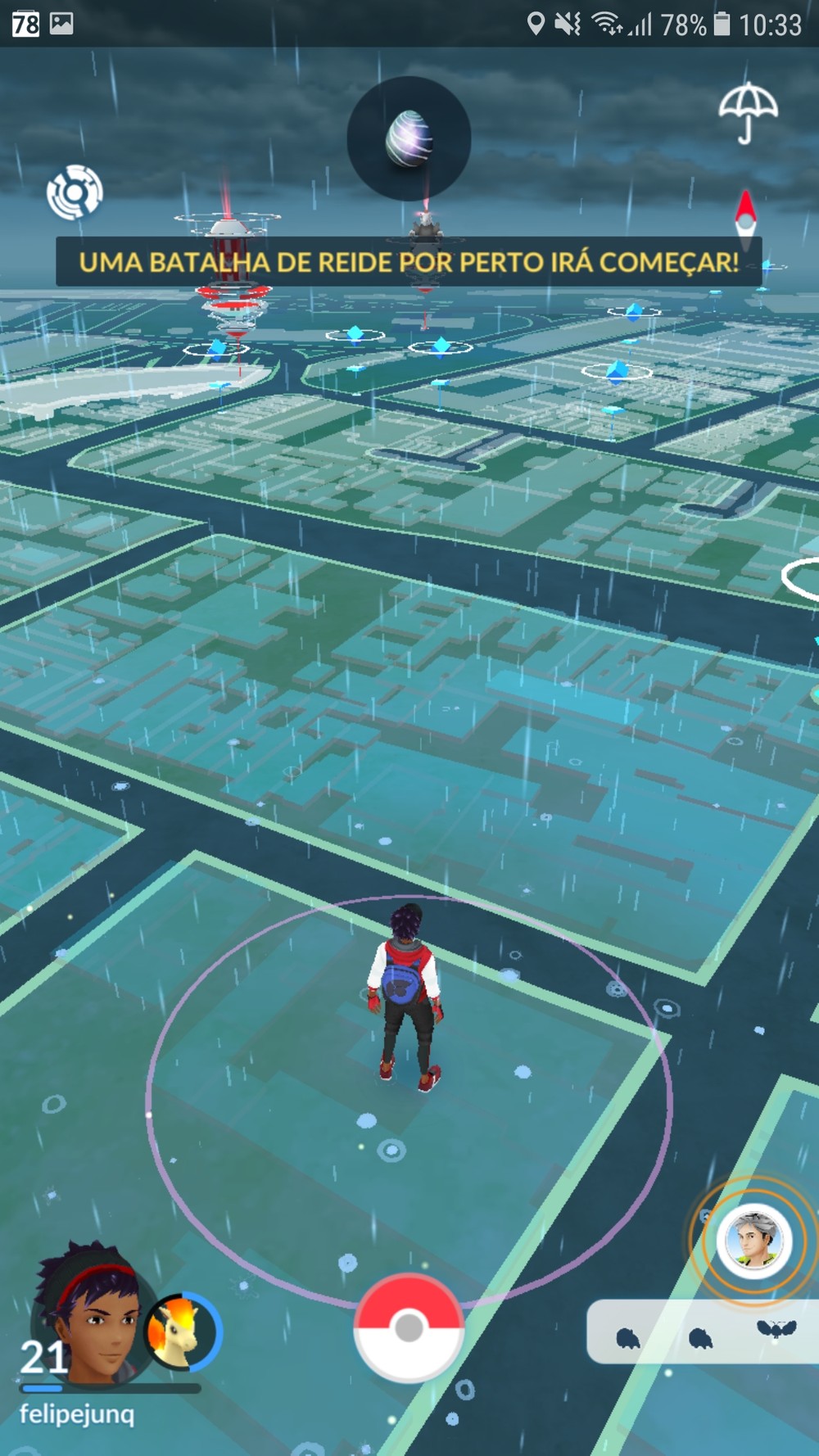
Task: View the Ponyta buddy Pokémon icon
Action: click(x=181, y=1332)
